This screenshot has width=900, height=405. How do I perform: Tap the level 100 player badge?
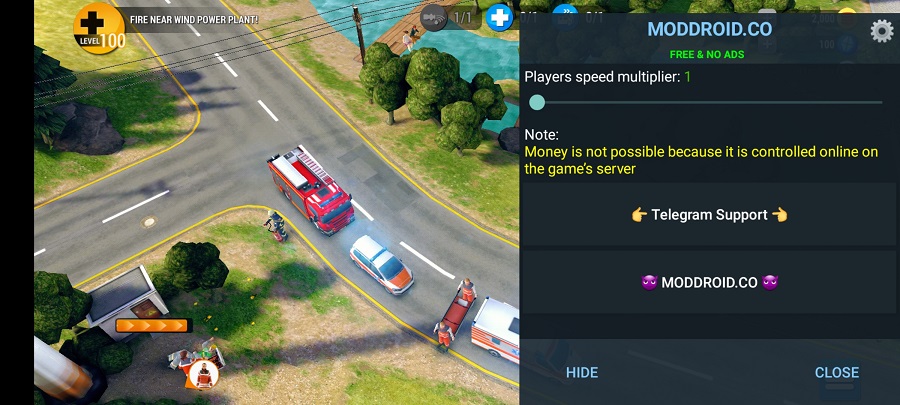click(x=98, y=27)
